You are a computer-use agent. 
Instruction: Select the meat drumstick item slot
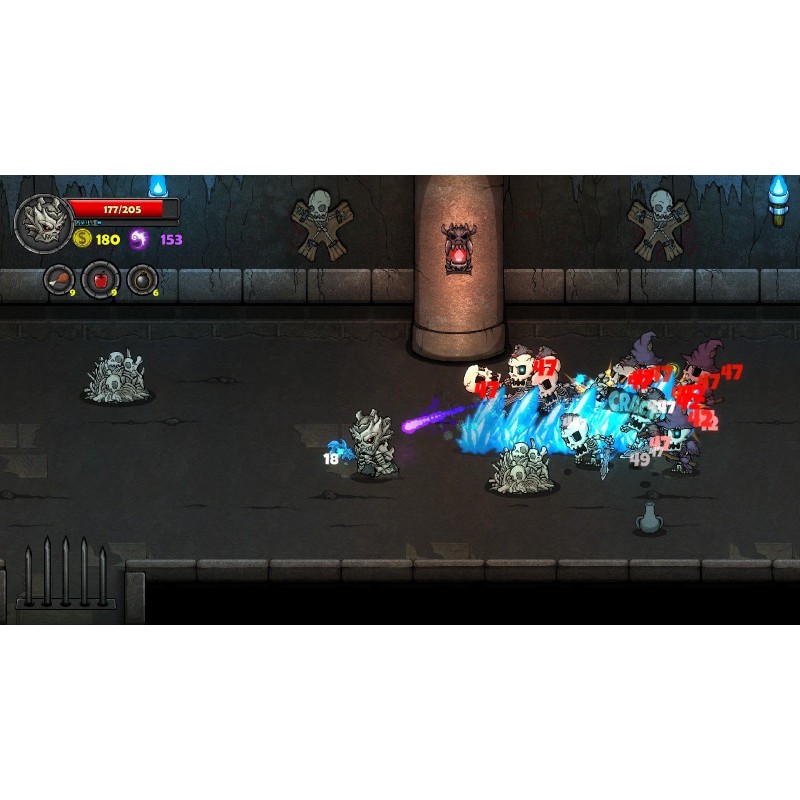59,279
